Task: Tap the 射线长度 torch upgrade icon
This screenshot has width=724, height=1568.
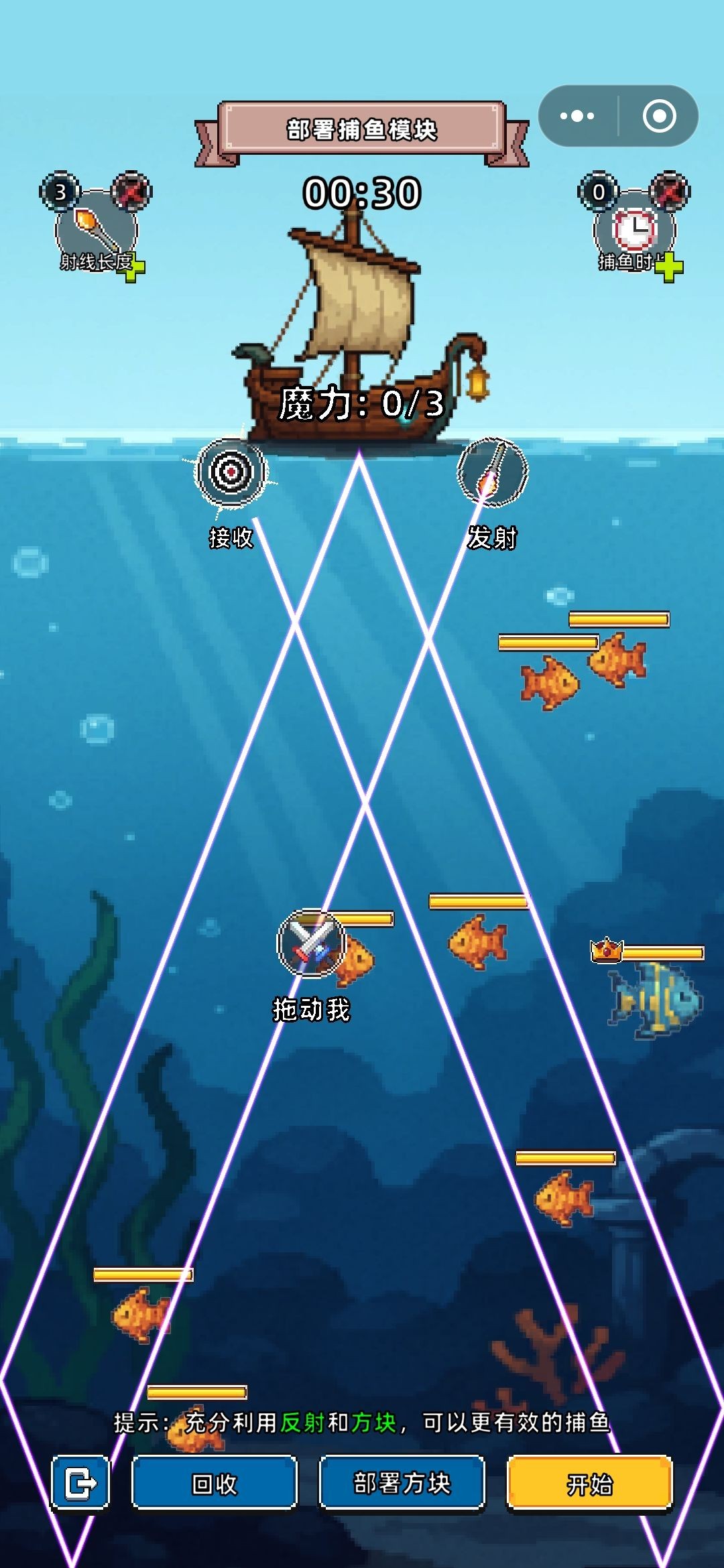Action: (x=95, y=229)
